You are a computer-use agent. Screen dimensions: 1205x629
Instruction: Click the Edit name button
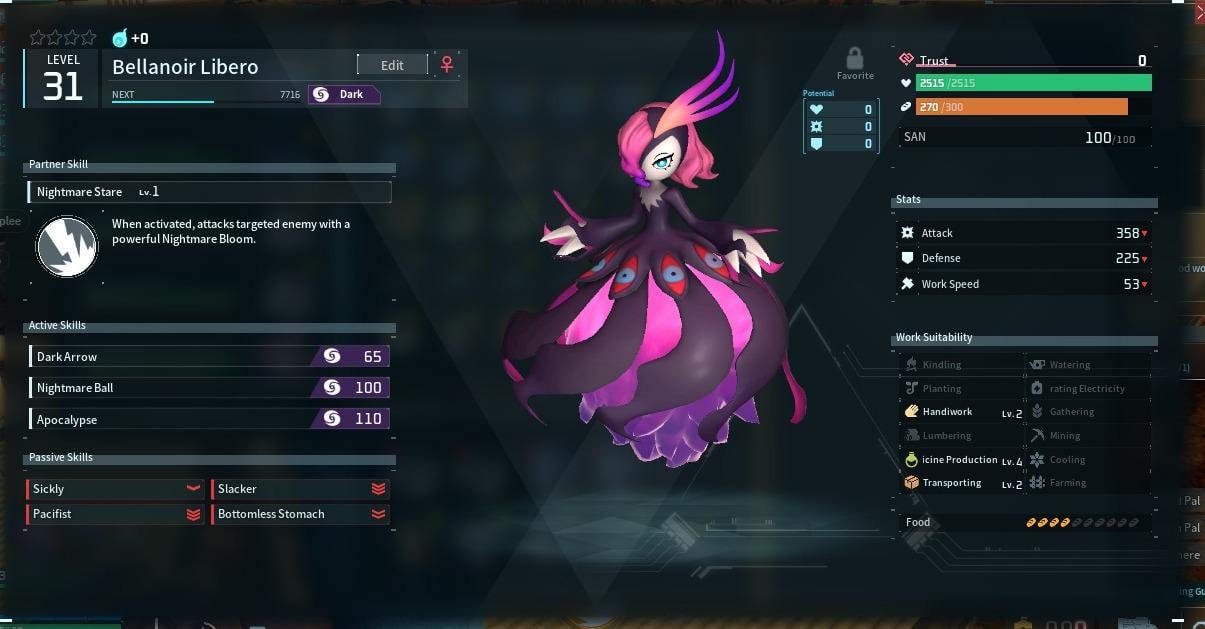click(392, 65)
